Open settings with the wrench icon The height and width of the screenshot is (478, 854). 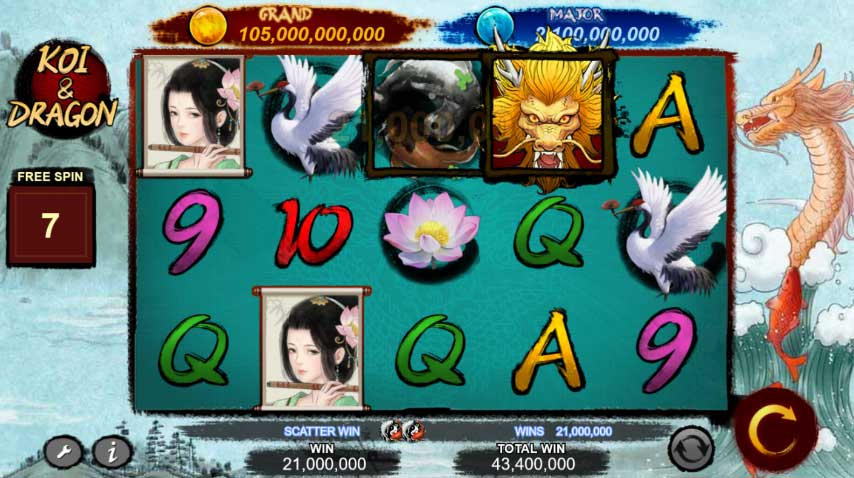tap(64, 453)
